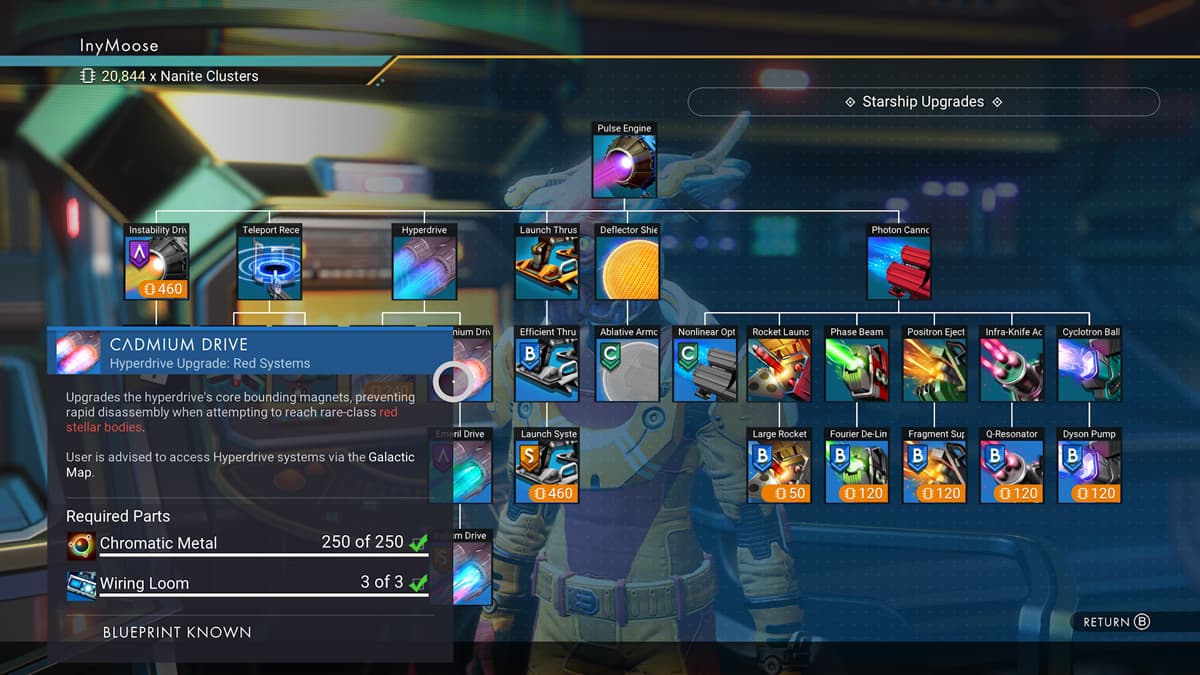Select the Cyclotron Ballista node

coord(1090,370)
